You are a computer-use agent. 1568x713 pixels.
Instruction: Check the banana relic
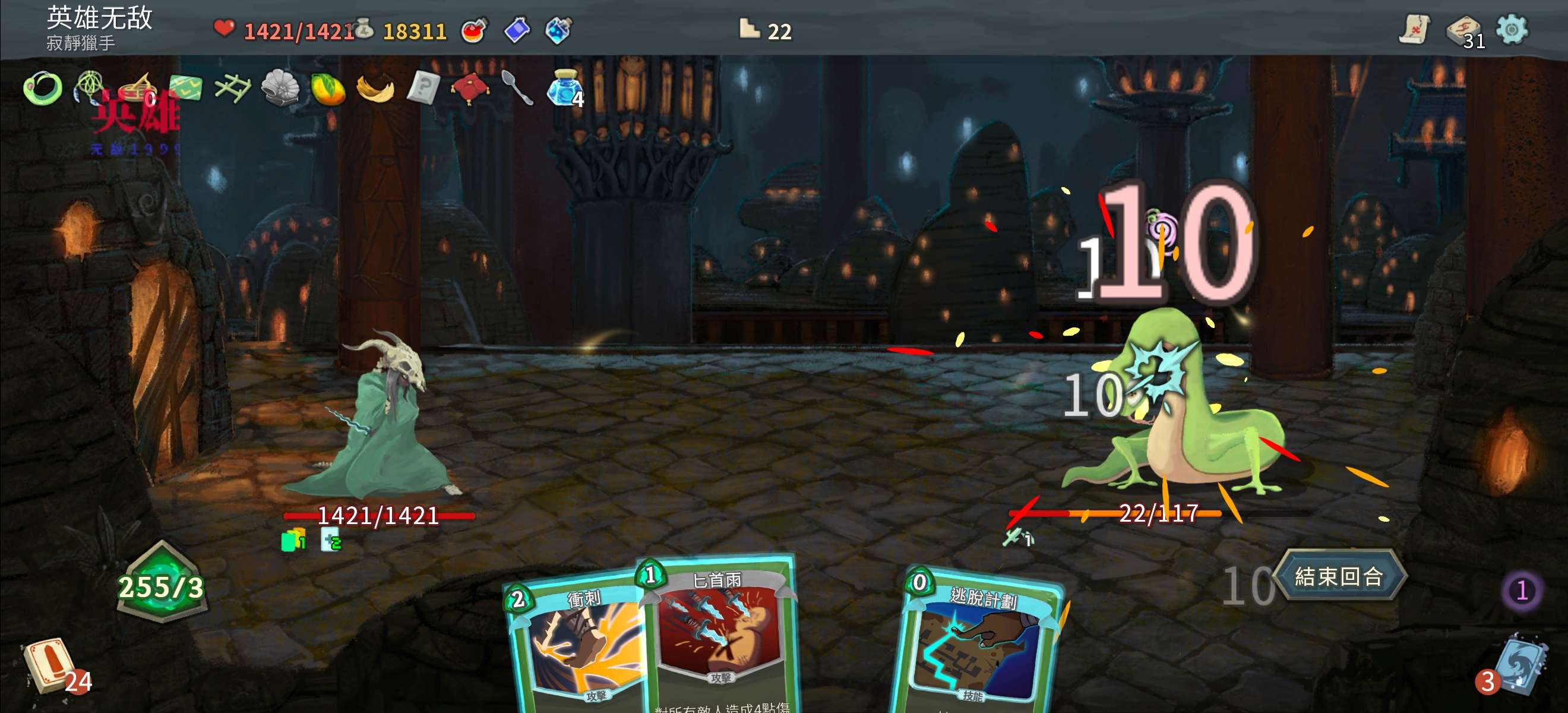tap(375, 89)
